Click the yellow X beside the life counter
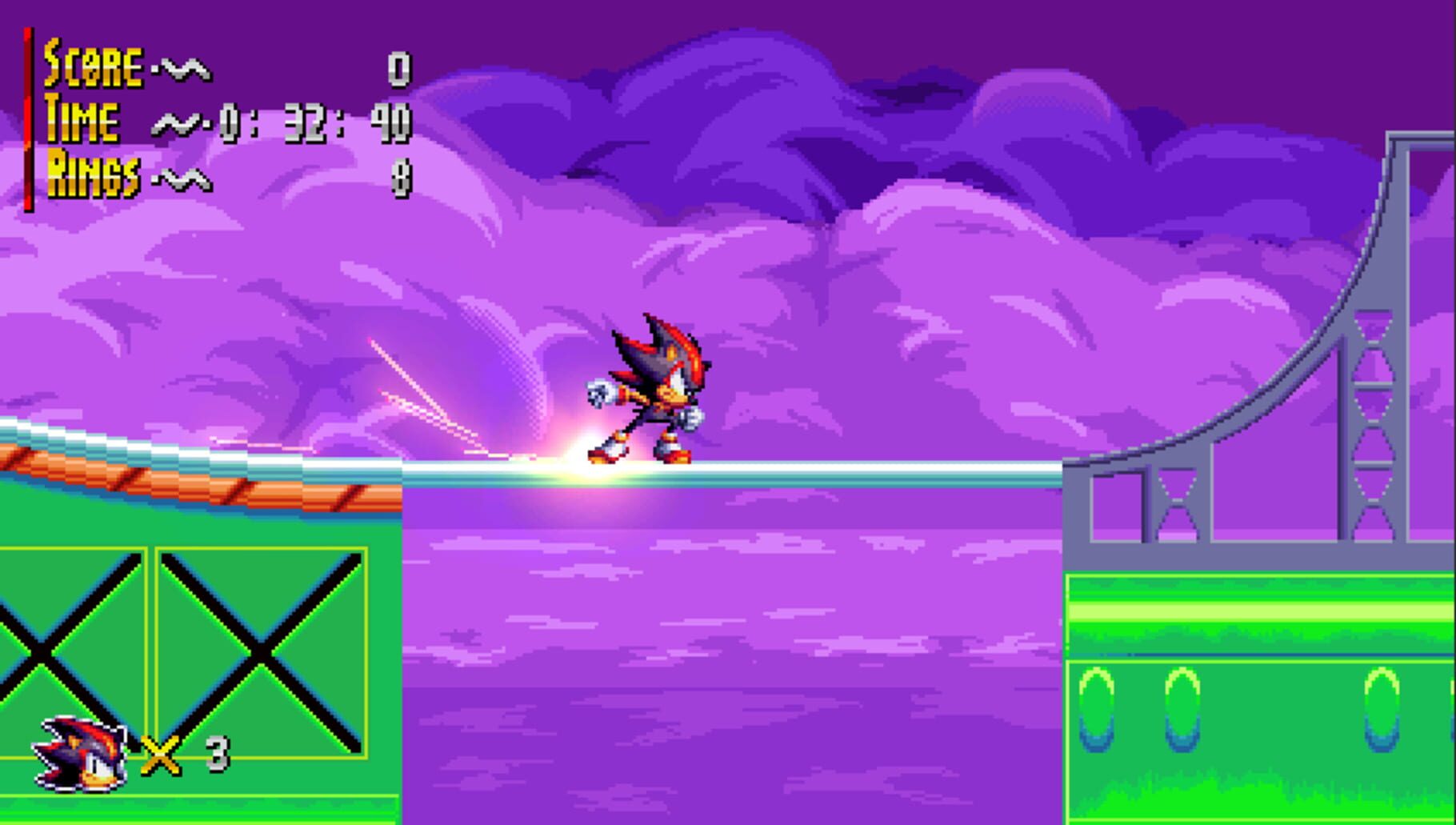The height and width of the screenshot is (825, 1456). click(160, 752)
